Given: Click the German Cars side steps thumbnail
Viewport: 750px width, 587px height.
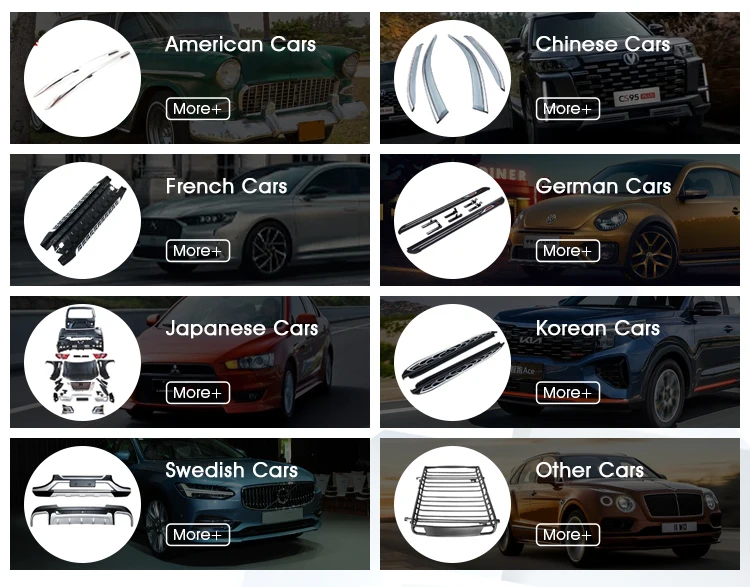Looking at the screenshot, I should pyautogui.click(x=453, y=221).
